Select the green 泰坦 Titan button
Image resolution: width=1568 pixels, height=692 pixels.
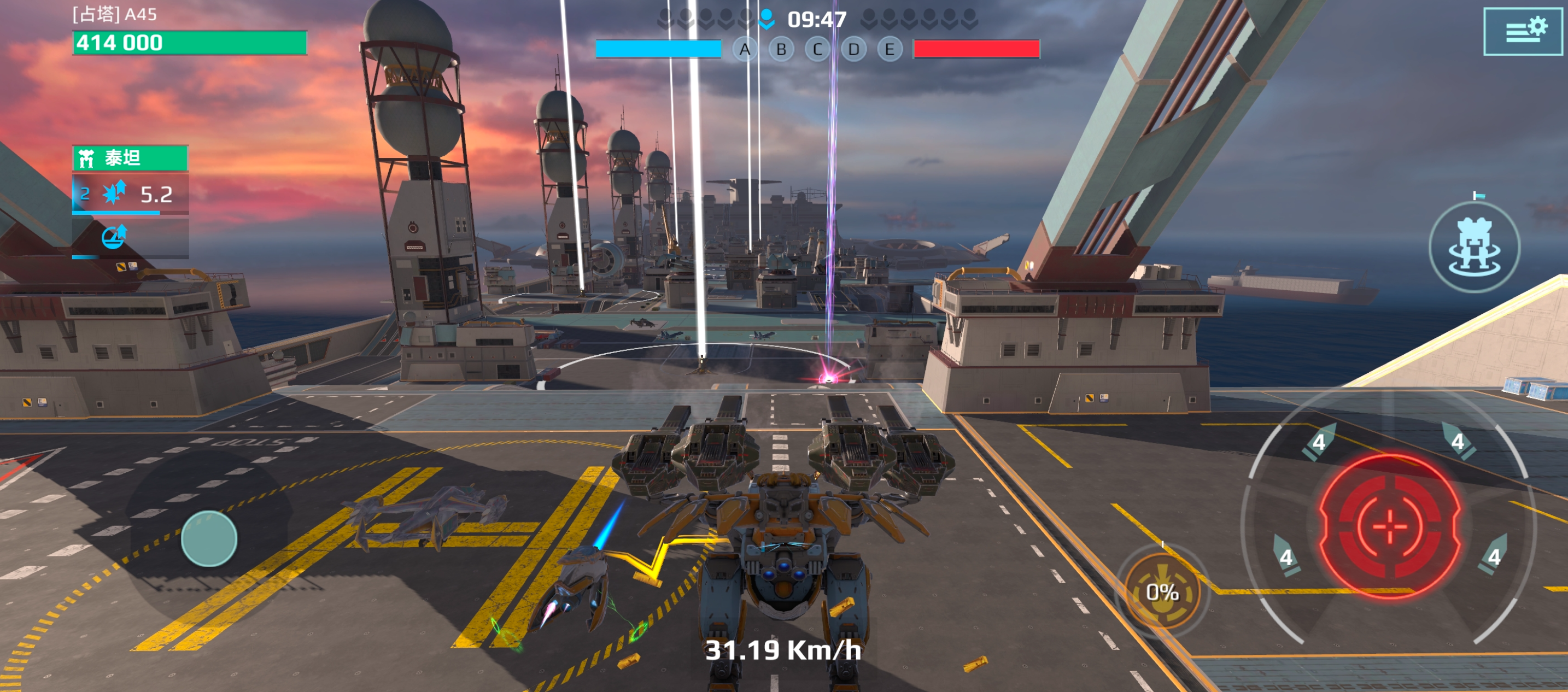[130, 158]
